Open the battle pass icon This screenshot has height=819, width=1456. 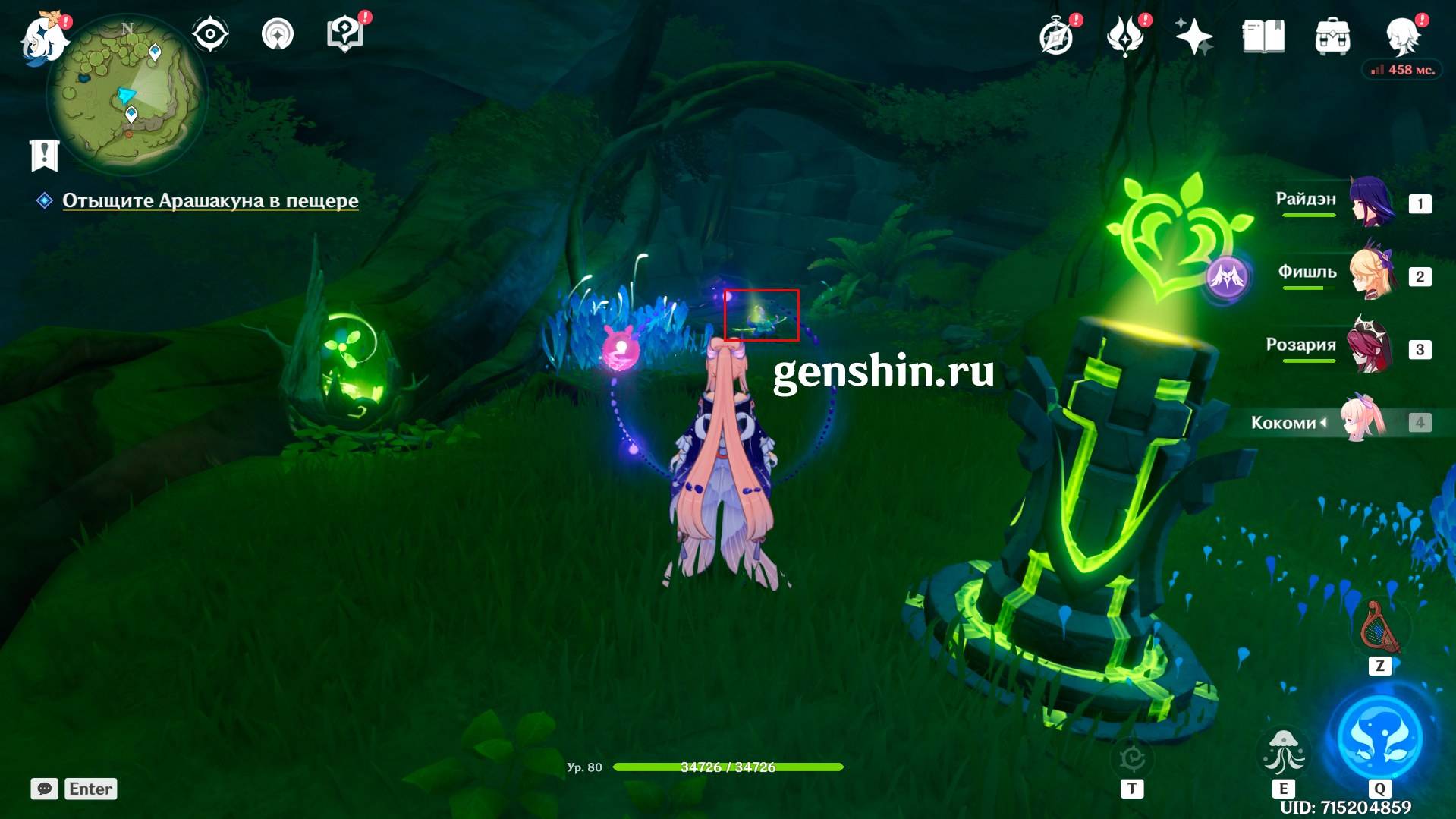pos(1126,36)
